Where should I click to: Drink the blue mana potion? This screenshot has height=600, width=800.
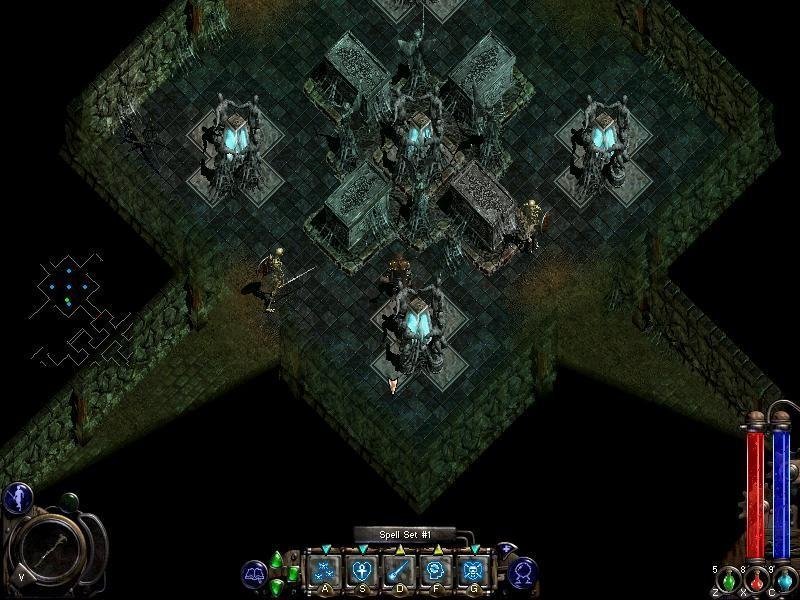pos(784,580)
